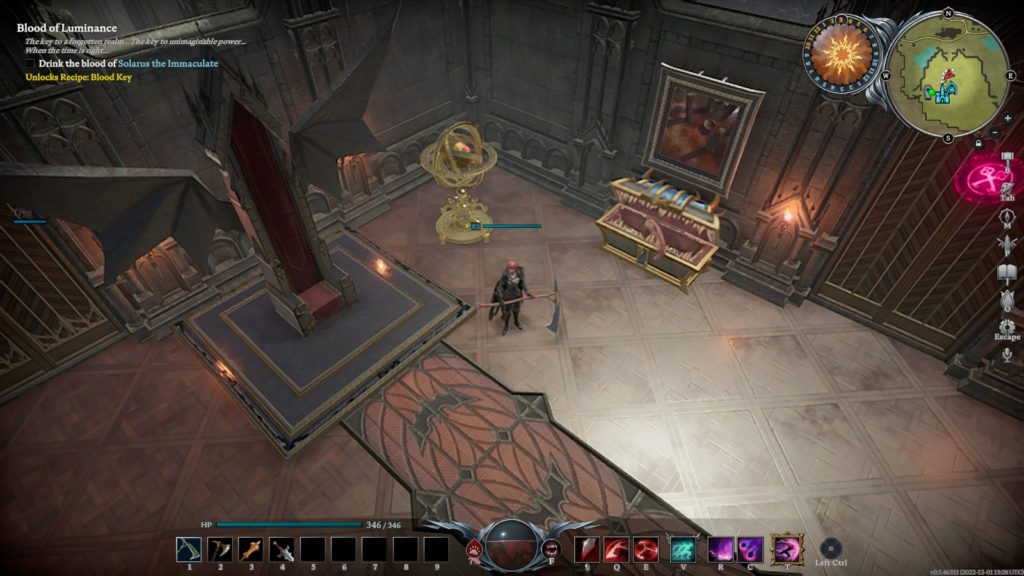Zoom out the minimap with minus button
1024x576 pixels.
tap(994, 132)
